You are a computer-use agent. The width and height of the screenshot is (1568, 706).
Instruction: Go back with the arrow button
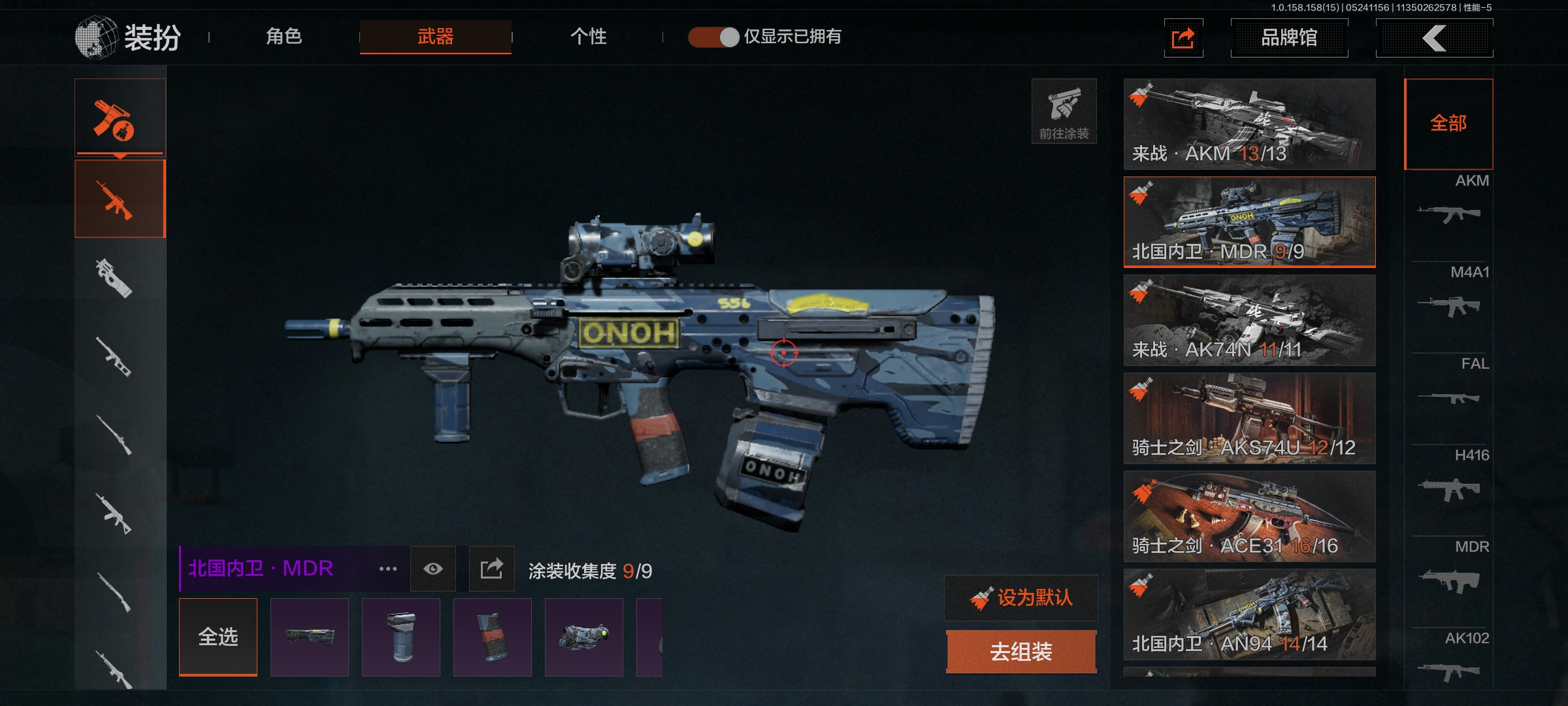point(1434,38)
